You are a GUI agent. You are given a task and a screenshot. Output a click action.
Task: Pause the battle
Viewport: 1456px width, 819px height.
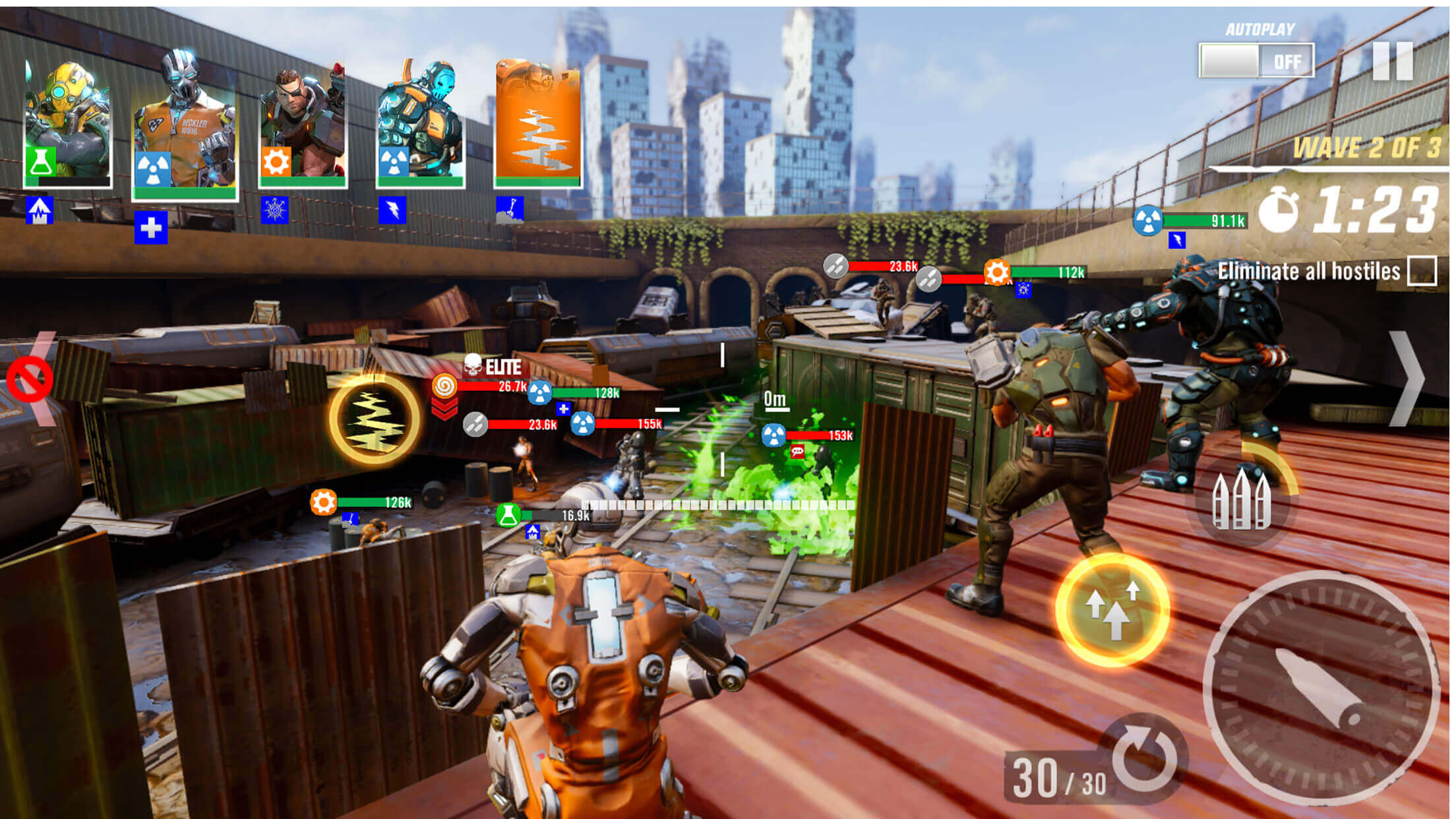point(1393,61)
